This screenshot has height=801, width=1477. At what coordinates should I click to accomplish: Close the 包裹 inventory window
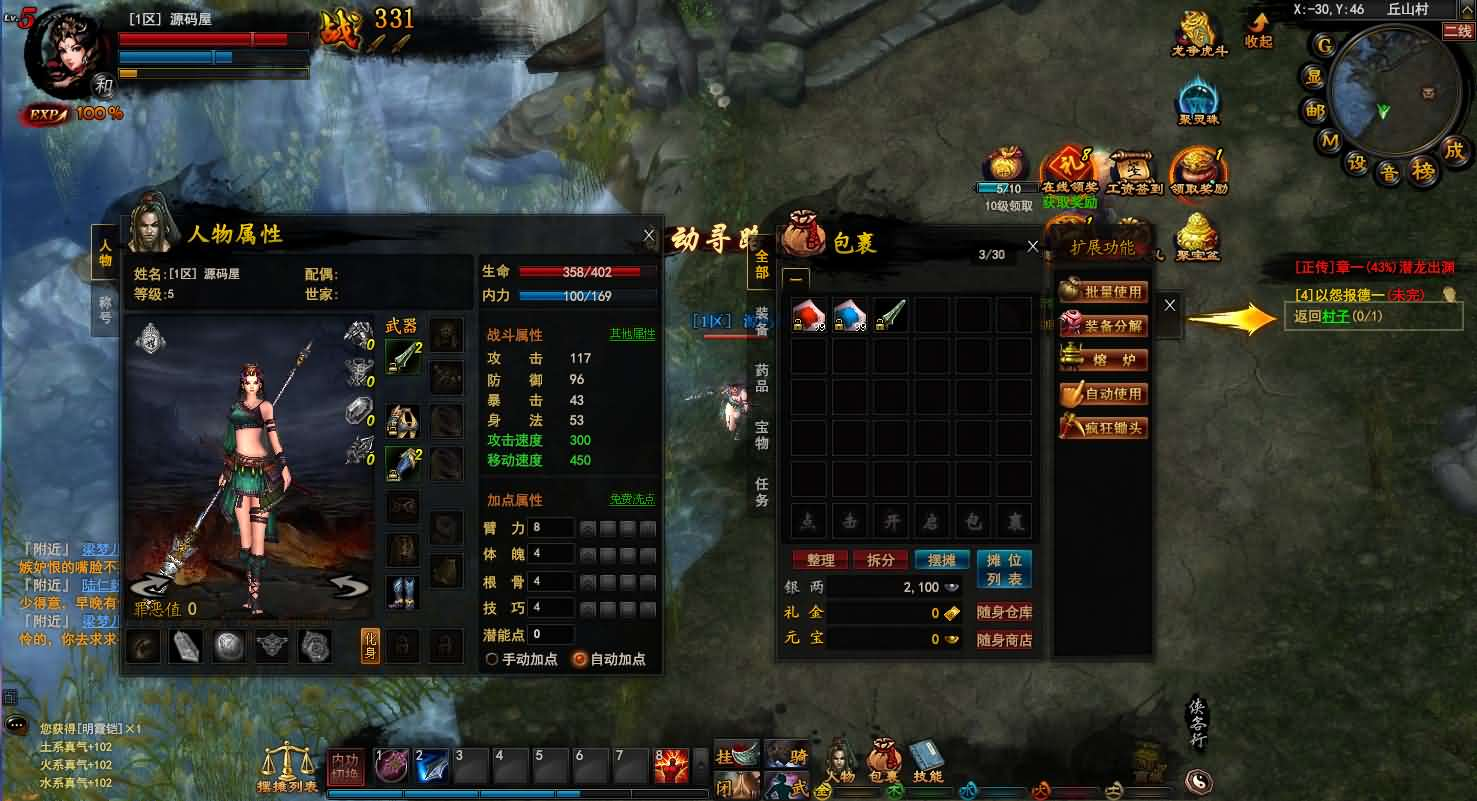pyautogui.click(x=1033, y=246)
